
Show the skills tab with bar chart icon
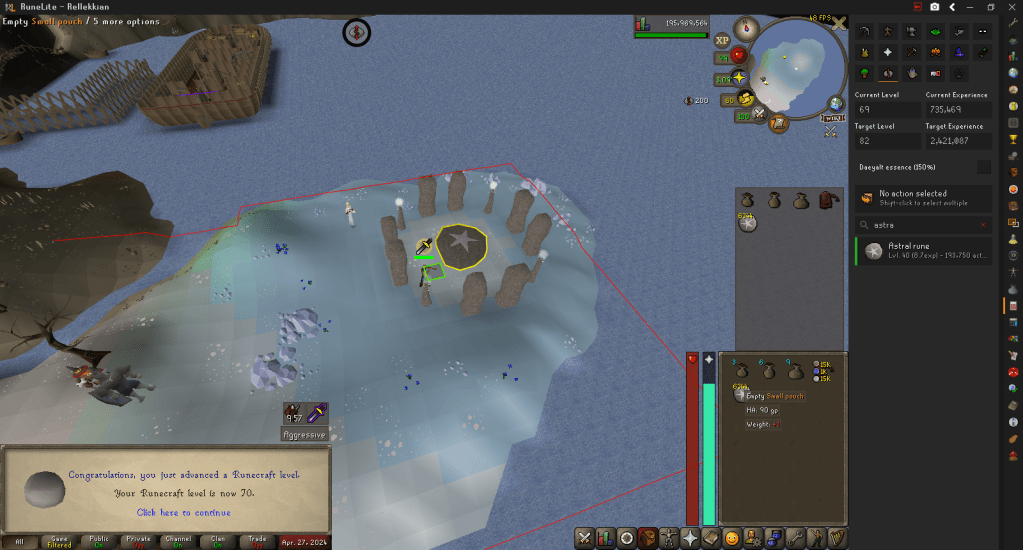pos(605,538)
